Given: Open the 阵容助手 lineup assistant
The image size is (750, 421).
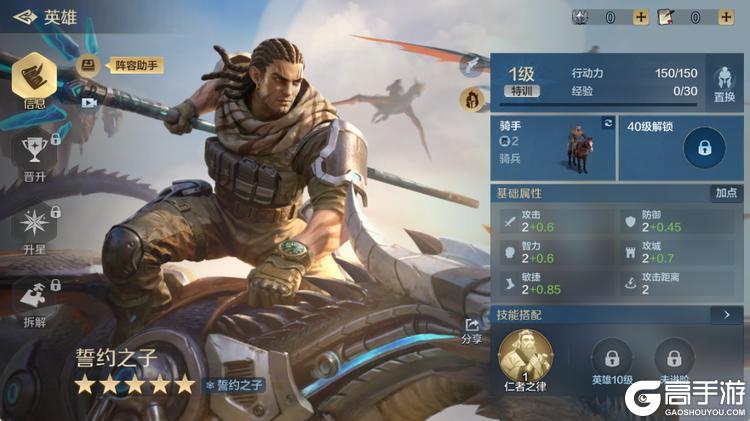Looking at the screenshot, I should click(120, 66).
